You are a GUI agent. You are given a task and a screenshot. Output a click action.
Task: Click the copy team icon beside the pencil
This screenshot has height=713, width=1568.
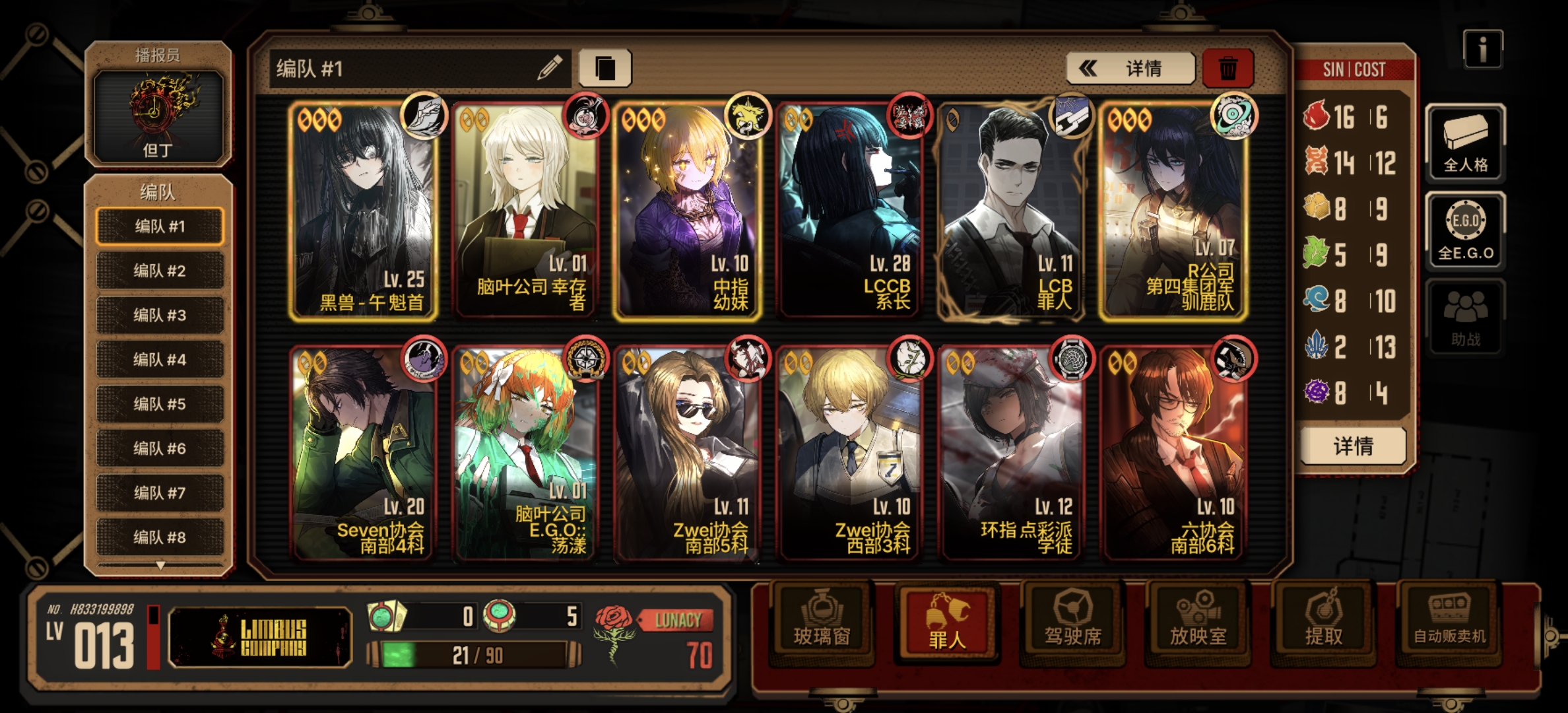coord(604,68)
